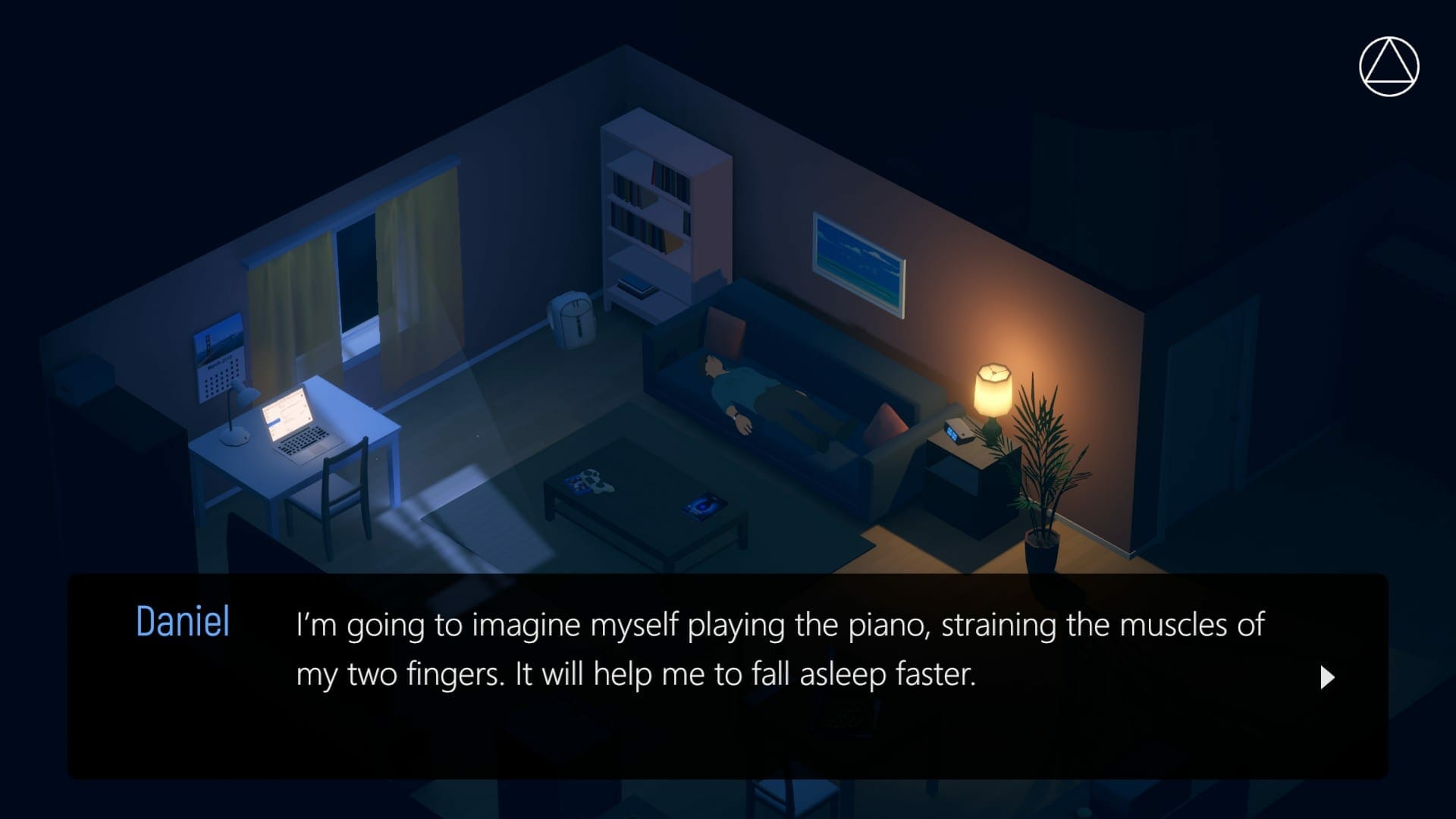
Task: Advance dialogue with the white arrow
Action: pos(1327,677)
